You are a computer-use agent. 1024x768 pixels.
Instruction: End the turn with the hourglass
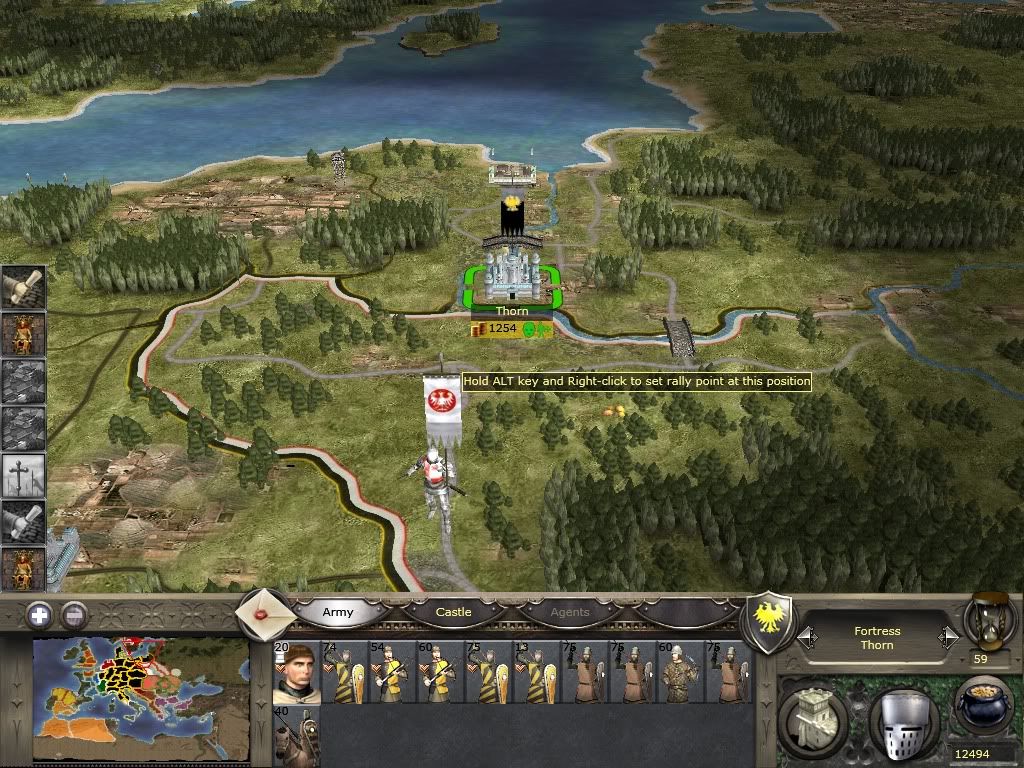(985, 622)
